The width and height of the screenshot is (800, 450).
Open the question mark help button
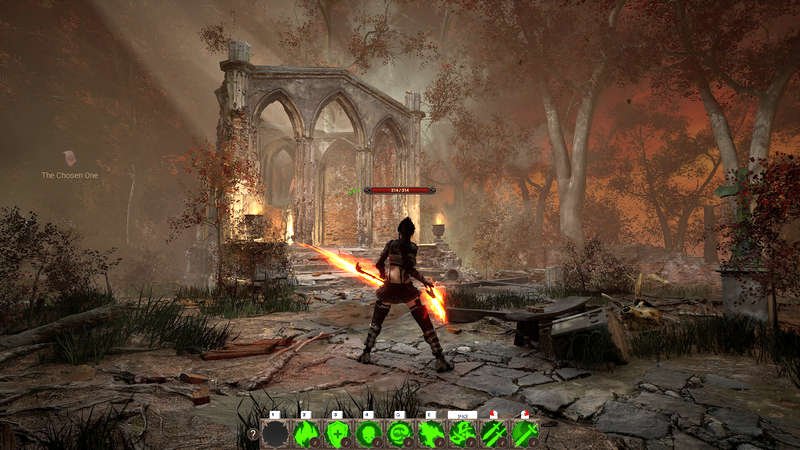(x=252, y=434)
